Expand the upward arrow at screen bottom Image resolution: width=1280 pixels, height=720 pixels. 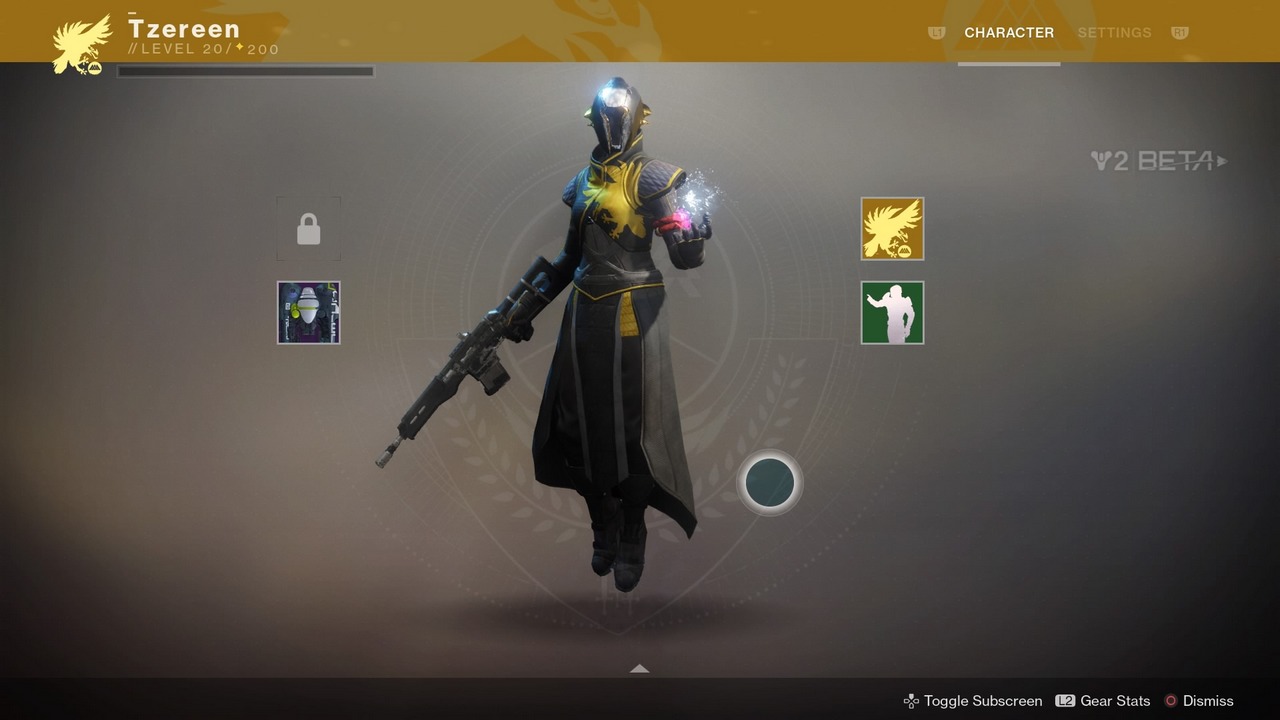(x=640, y=668)
